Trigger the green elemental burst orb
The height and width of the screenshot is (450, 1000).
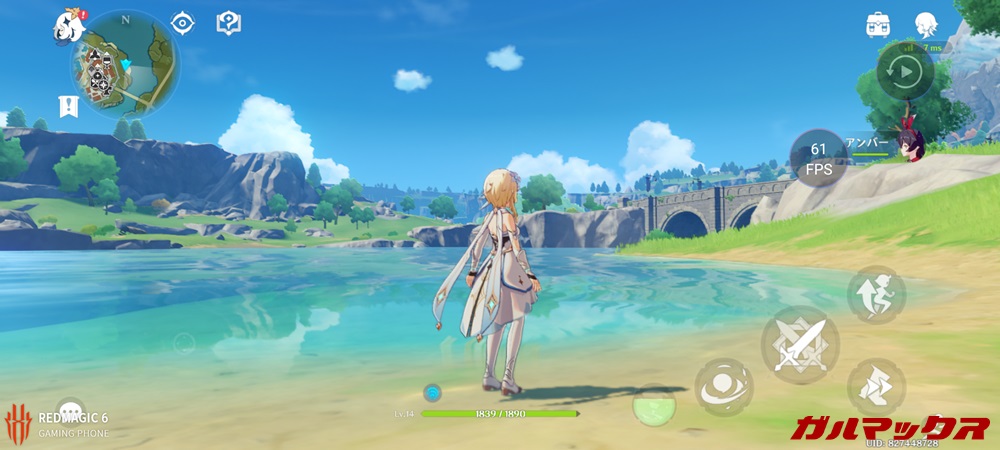pyautogui.click(x=654, y=406)
